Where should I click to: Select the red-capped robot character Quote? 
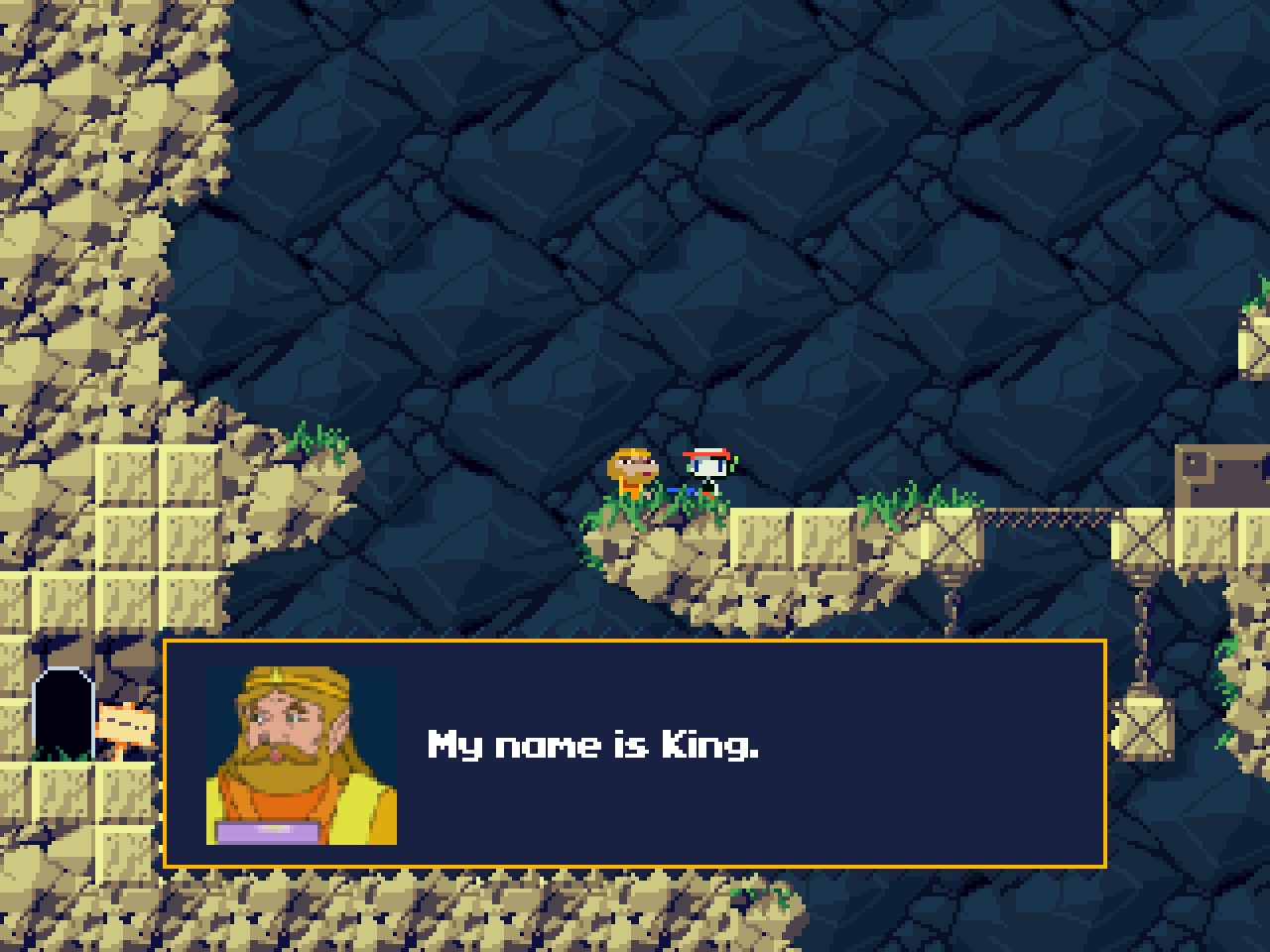click(706, 468)
